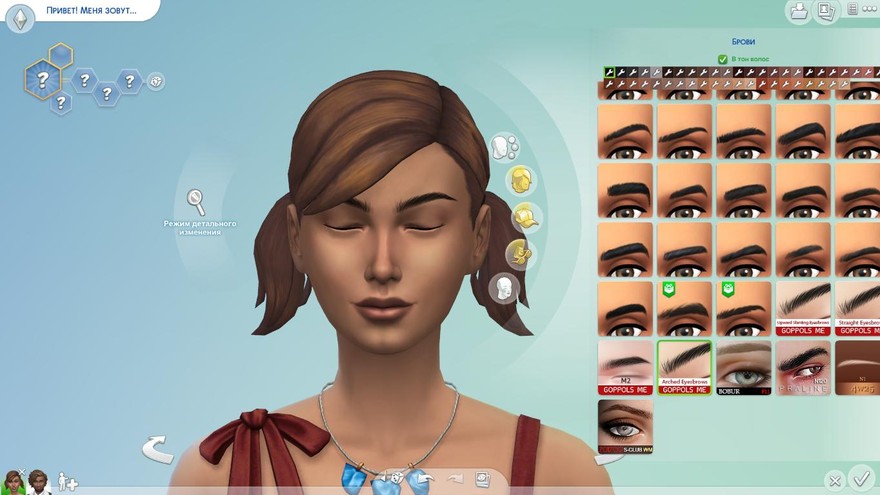Open detailed edit mode magnifier
The width and height of the screenshot is (880, 495).
pos(197,201)
